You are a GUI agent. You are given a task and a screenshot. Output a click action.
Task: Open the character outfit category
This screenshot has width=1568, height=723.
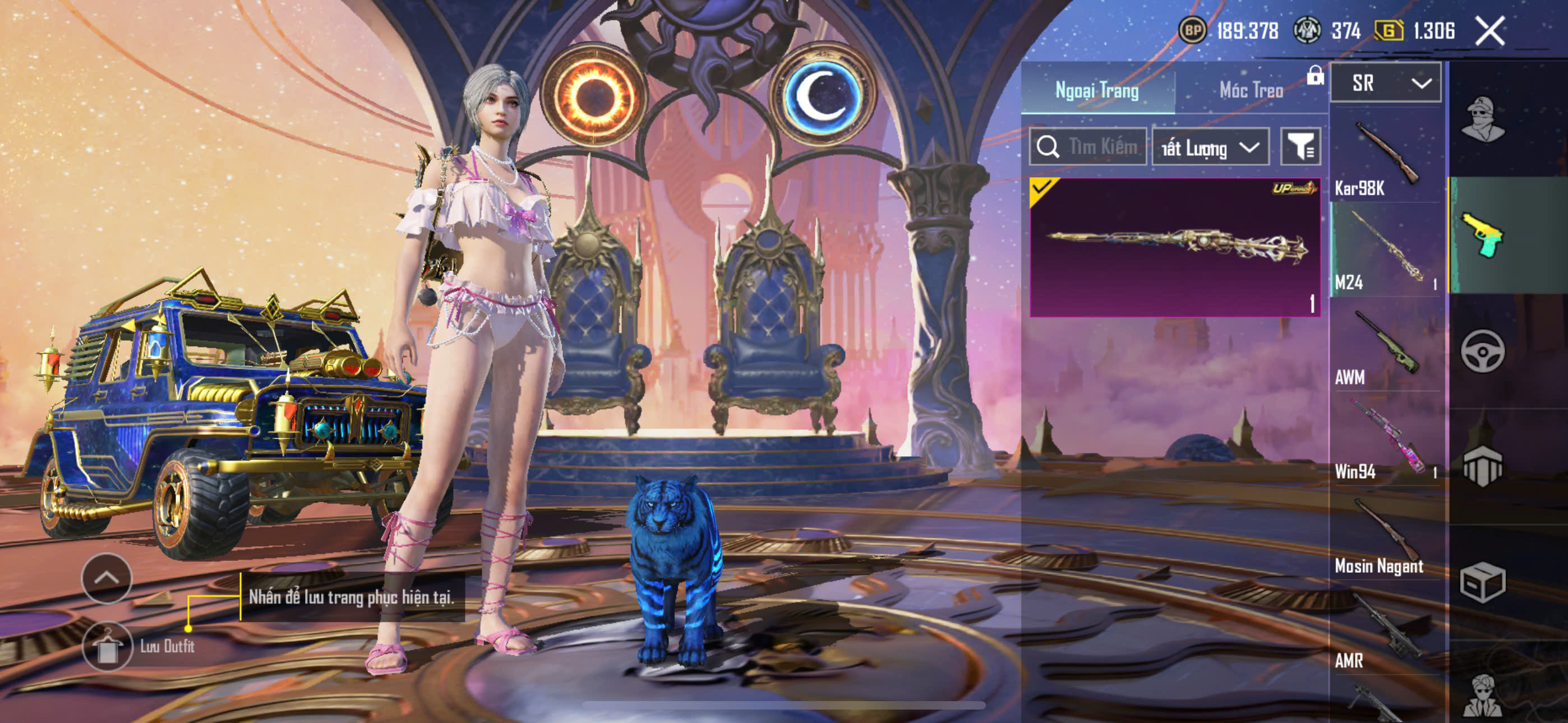pos(1483,119)
